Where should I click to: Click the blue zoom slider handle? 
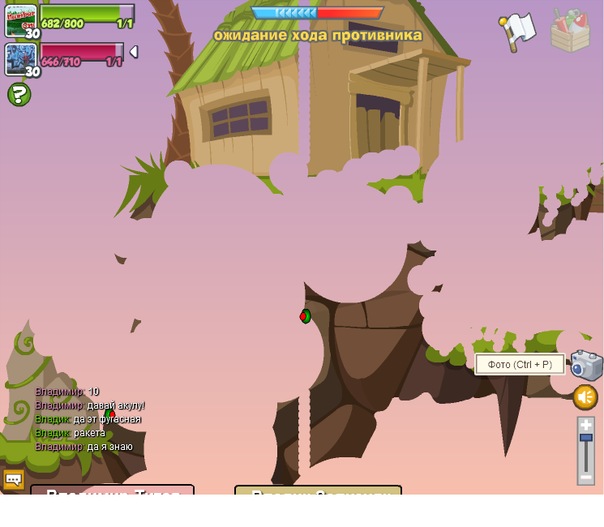click(586, 437)
